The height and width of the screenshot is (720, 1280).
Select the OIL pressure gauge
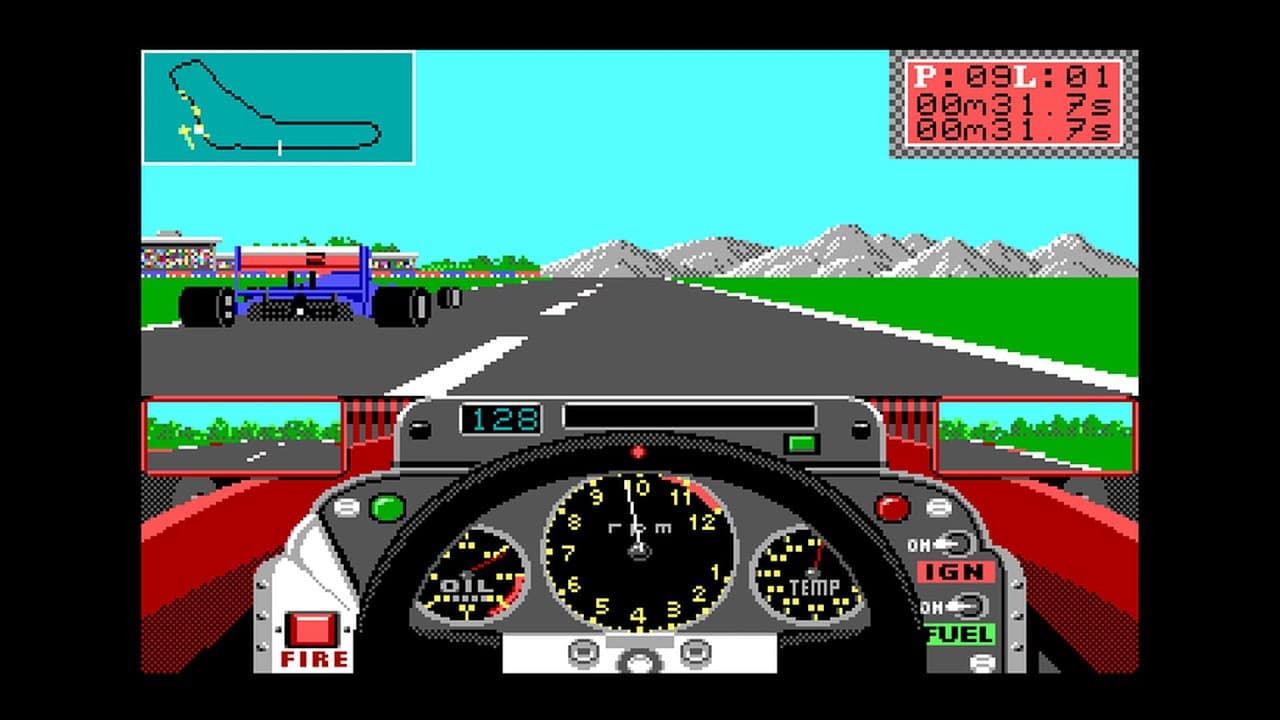pos(475,575)
